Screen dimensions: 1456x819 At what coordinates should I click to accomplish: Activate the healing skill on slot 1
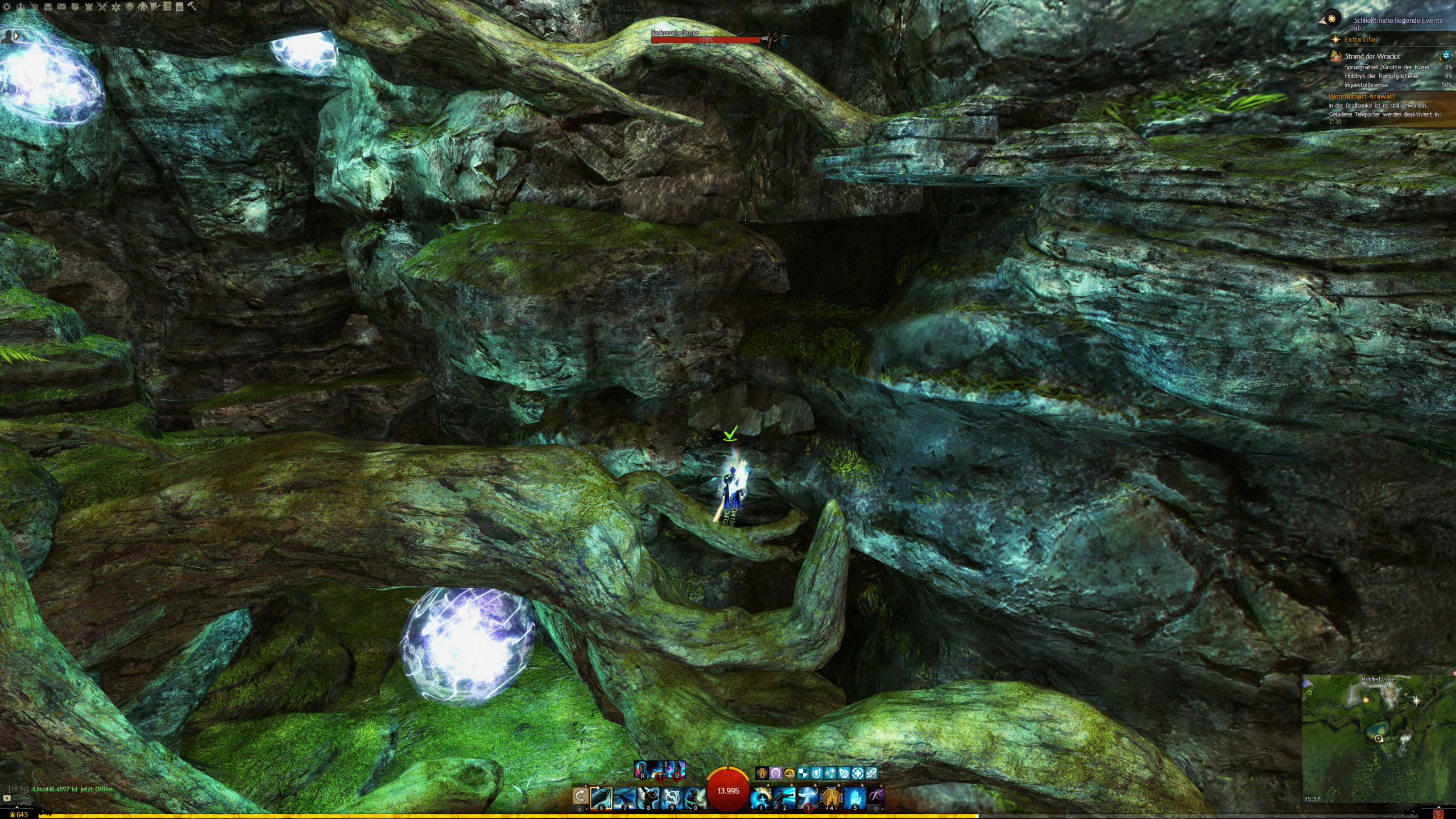click(761, 797)
